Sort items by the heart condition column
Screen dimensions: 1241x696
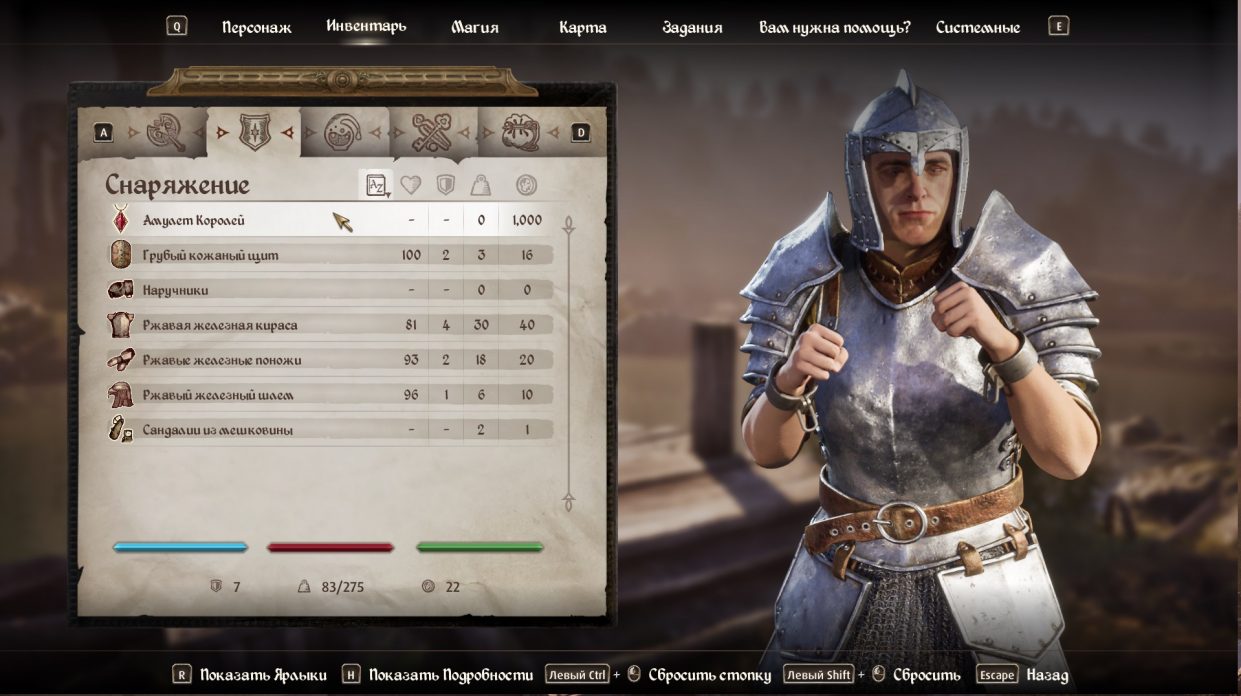410,185
